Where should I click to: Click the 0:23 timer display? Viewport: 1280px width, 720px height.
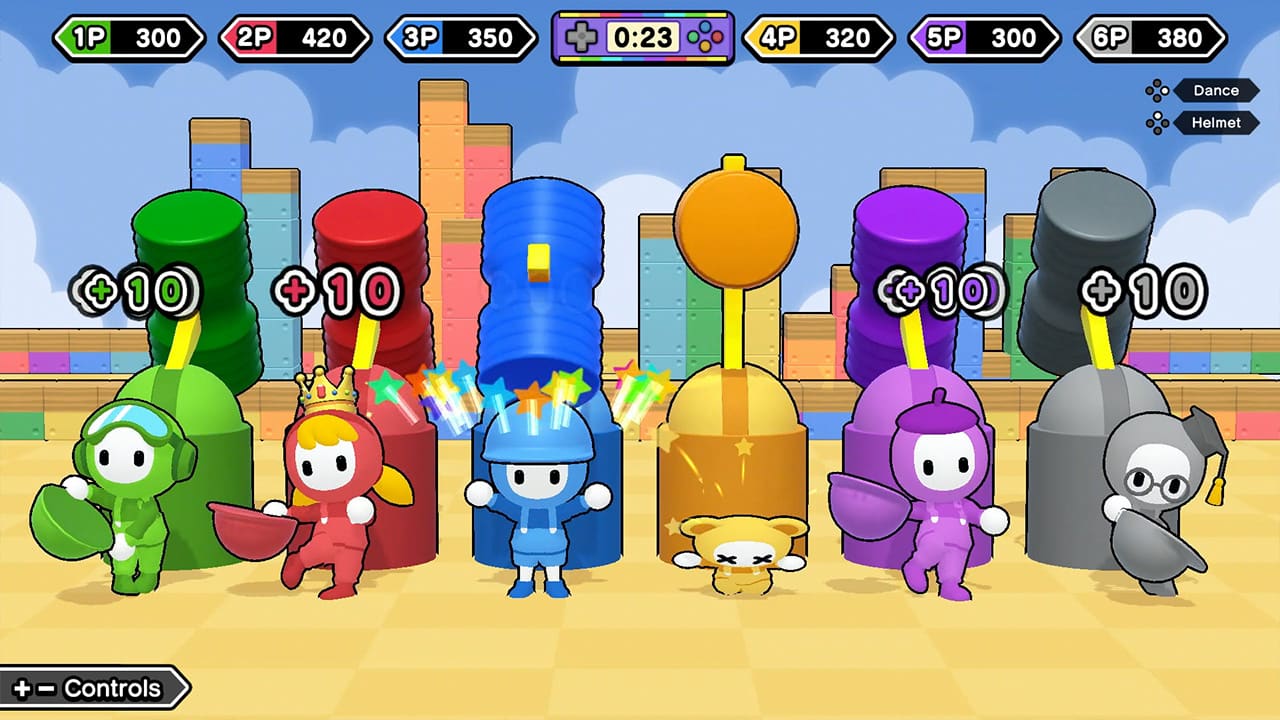point(643,38)
